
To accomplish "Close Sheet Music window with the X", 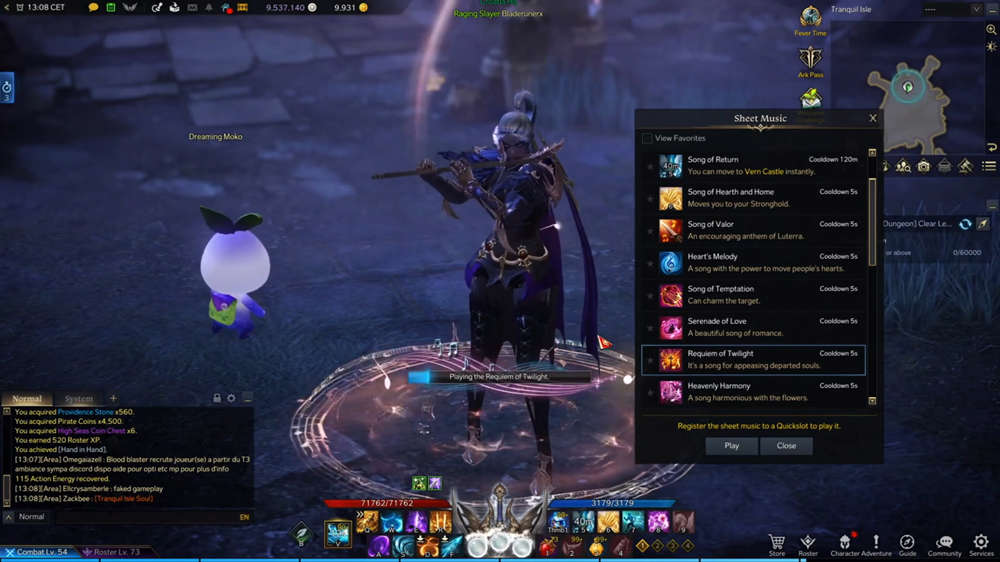I will 873,118.
